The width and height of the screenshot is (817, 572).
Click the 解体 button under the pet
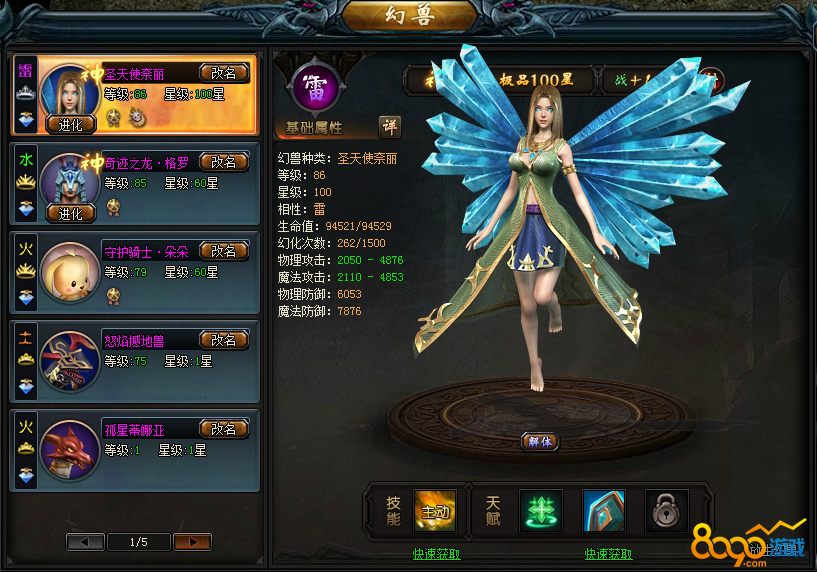(539, 441)
